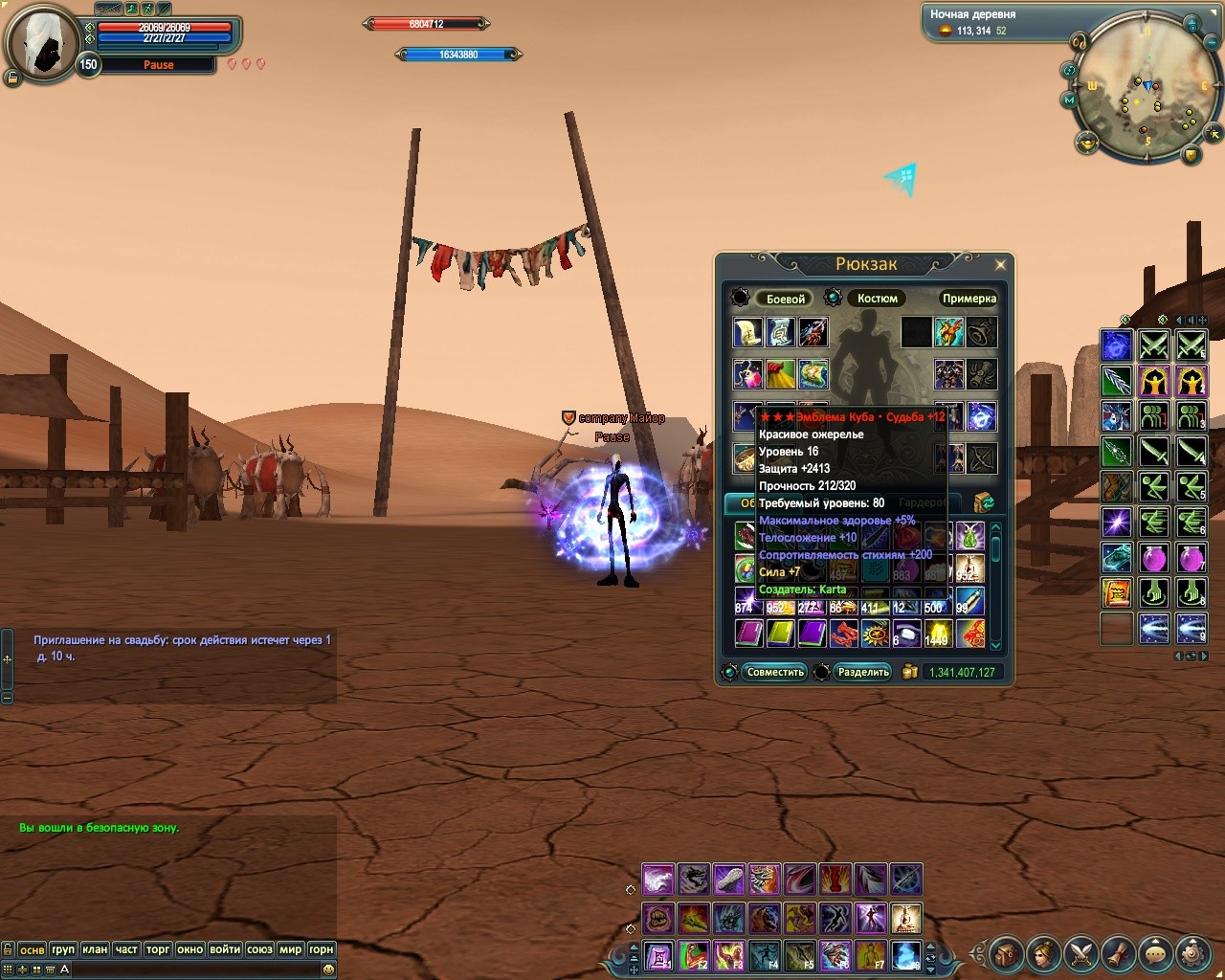Viewport: 1225px width, 980px height.
Task: Click the Совместить button
Action: pos(775,672)
